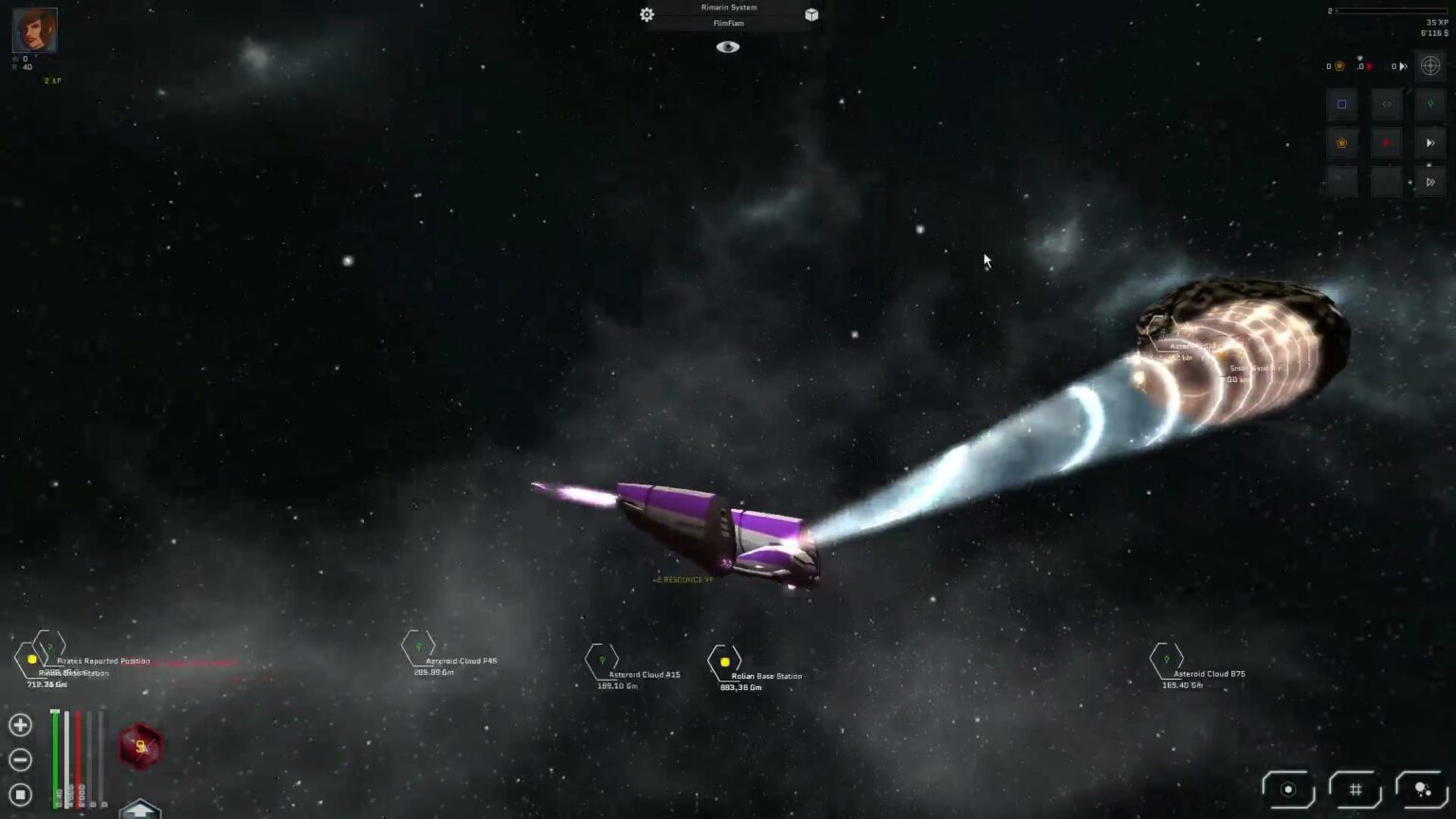The height and width of the screenshot is (819, 1456).
Task: Select the Asteroid Cloud A15 marker
Action: pos(601,661)
